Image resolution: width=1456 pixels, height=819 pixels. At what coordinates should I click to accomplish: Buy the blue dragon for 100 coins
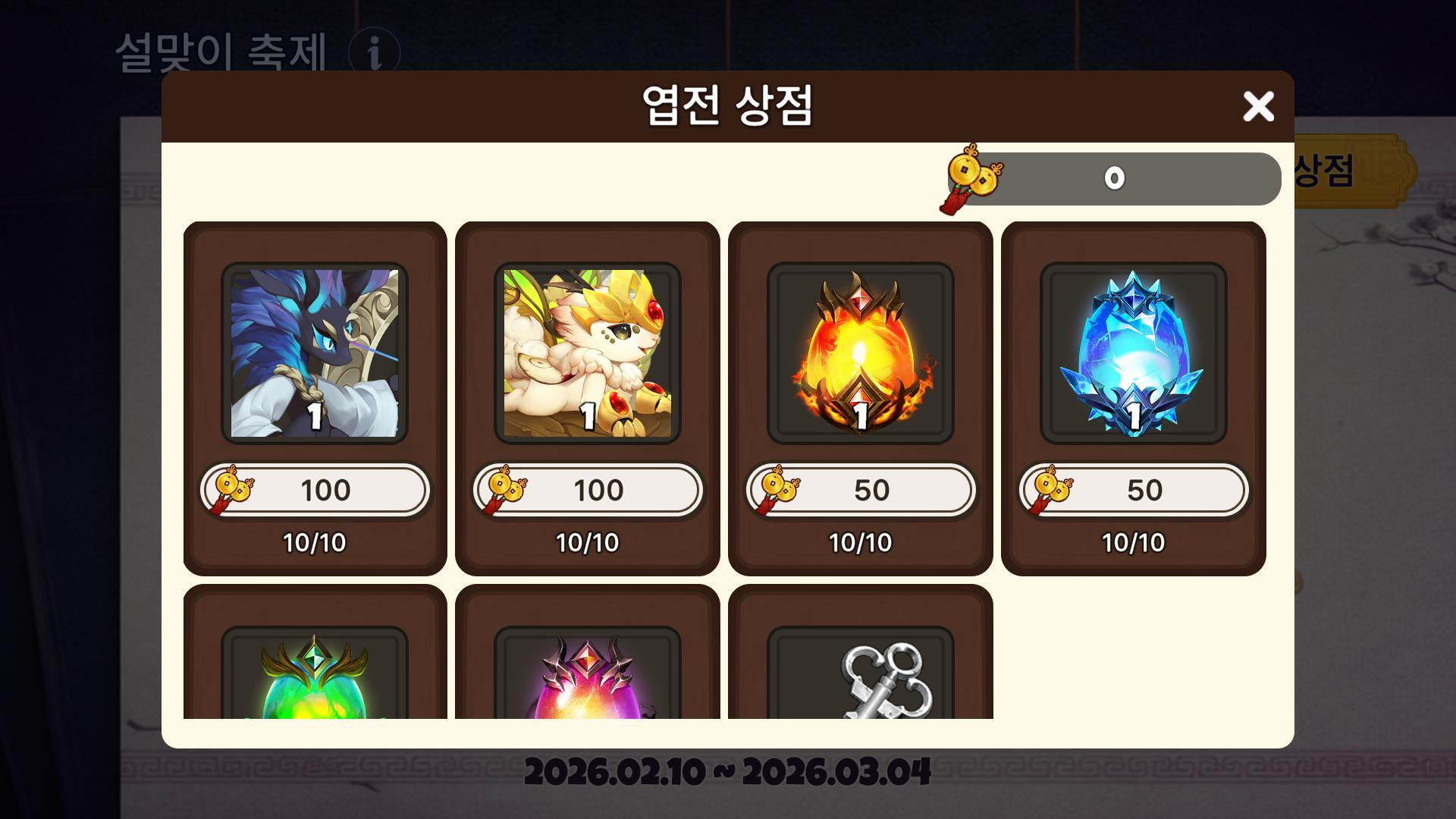(315, 490)
